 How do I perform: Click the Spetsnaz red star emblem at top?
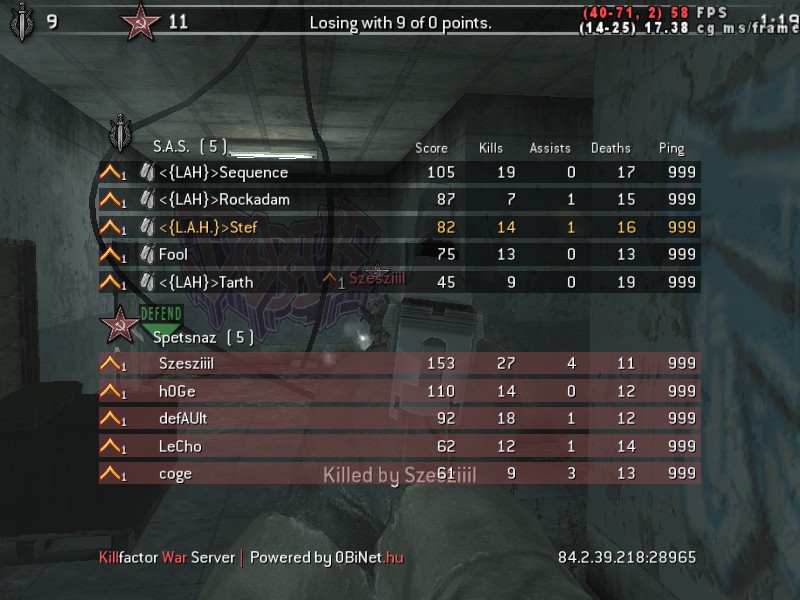click(x=140, y=20)
